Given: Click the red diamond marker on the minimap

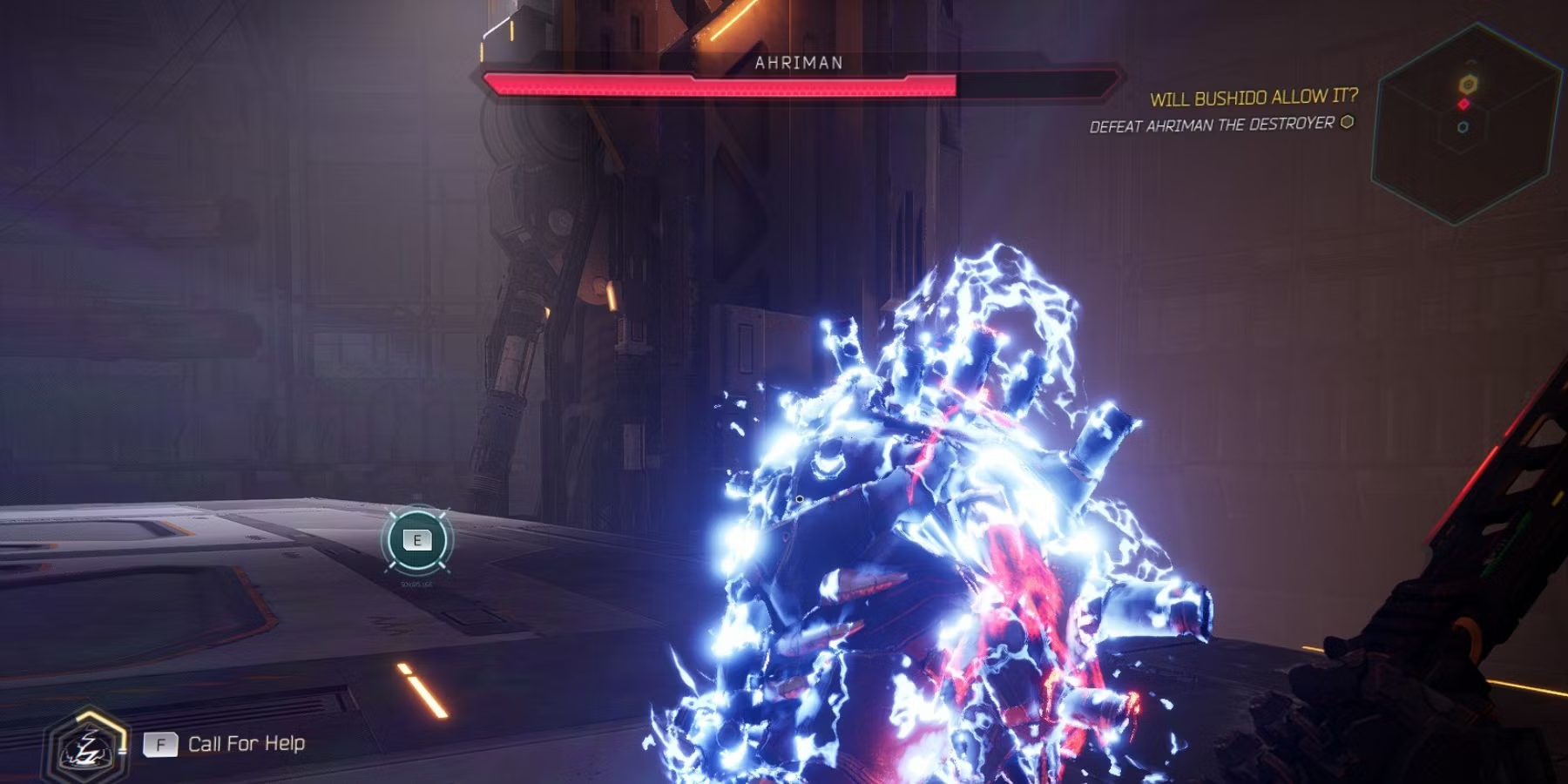Looking at the screenshot, I should click(1463, 105).
